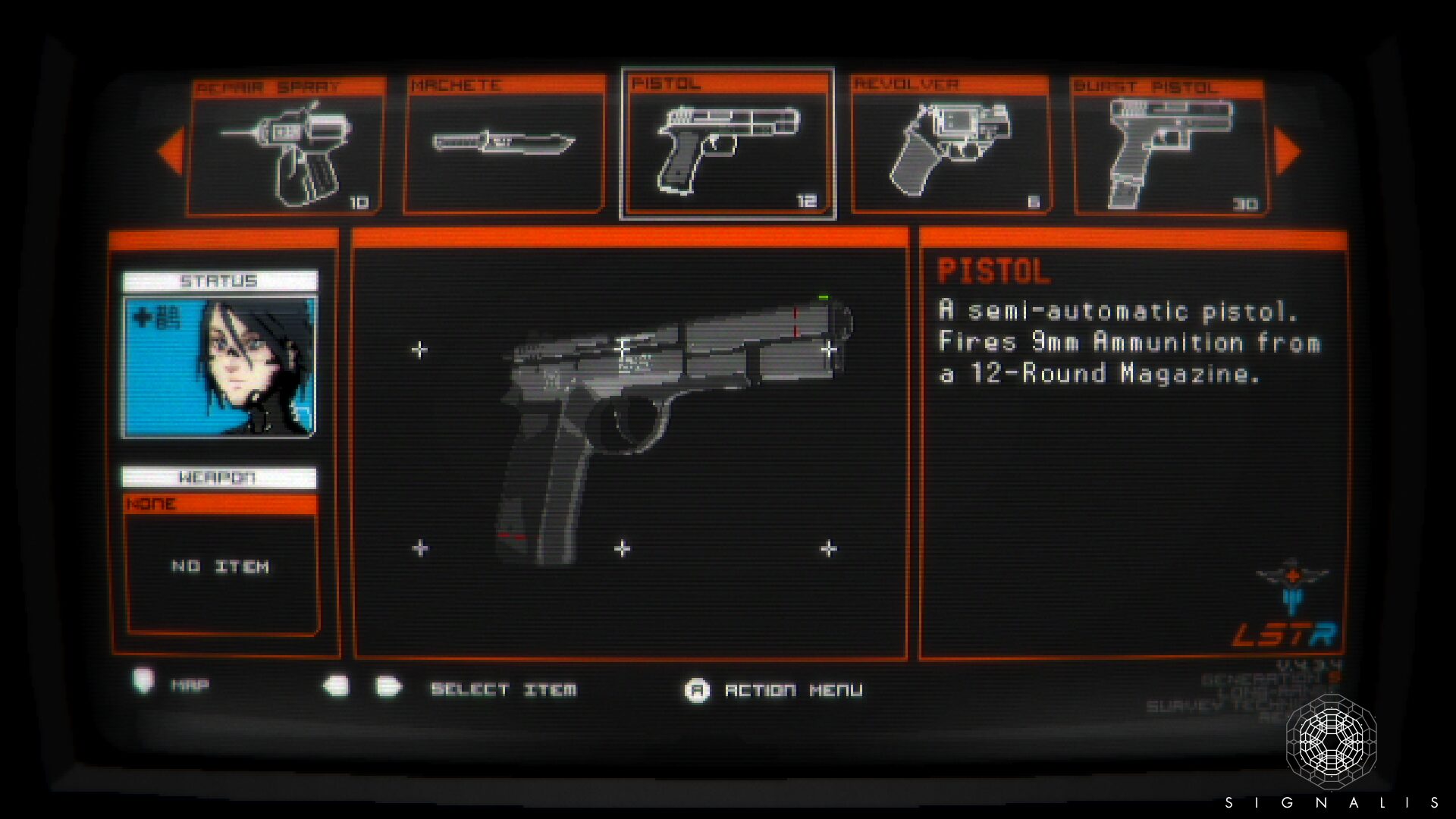The height and width of the screenshot is (819, 1456).
Task: Select the Repair Spray inventory slot
Action: [285, 147]
